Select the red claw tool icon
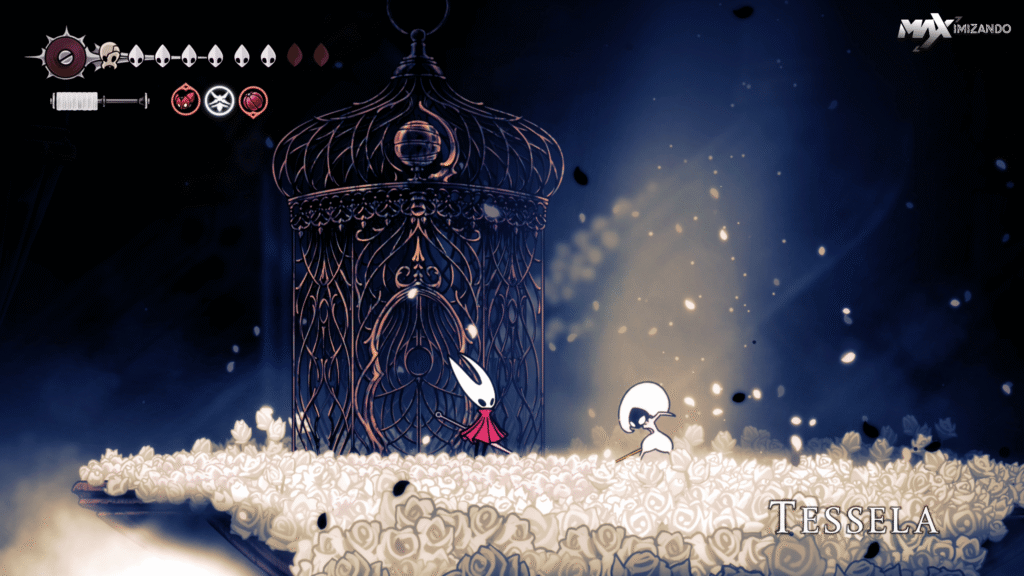This screenshot has height=576, width=1024. [185, 100]
